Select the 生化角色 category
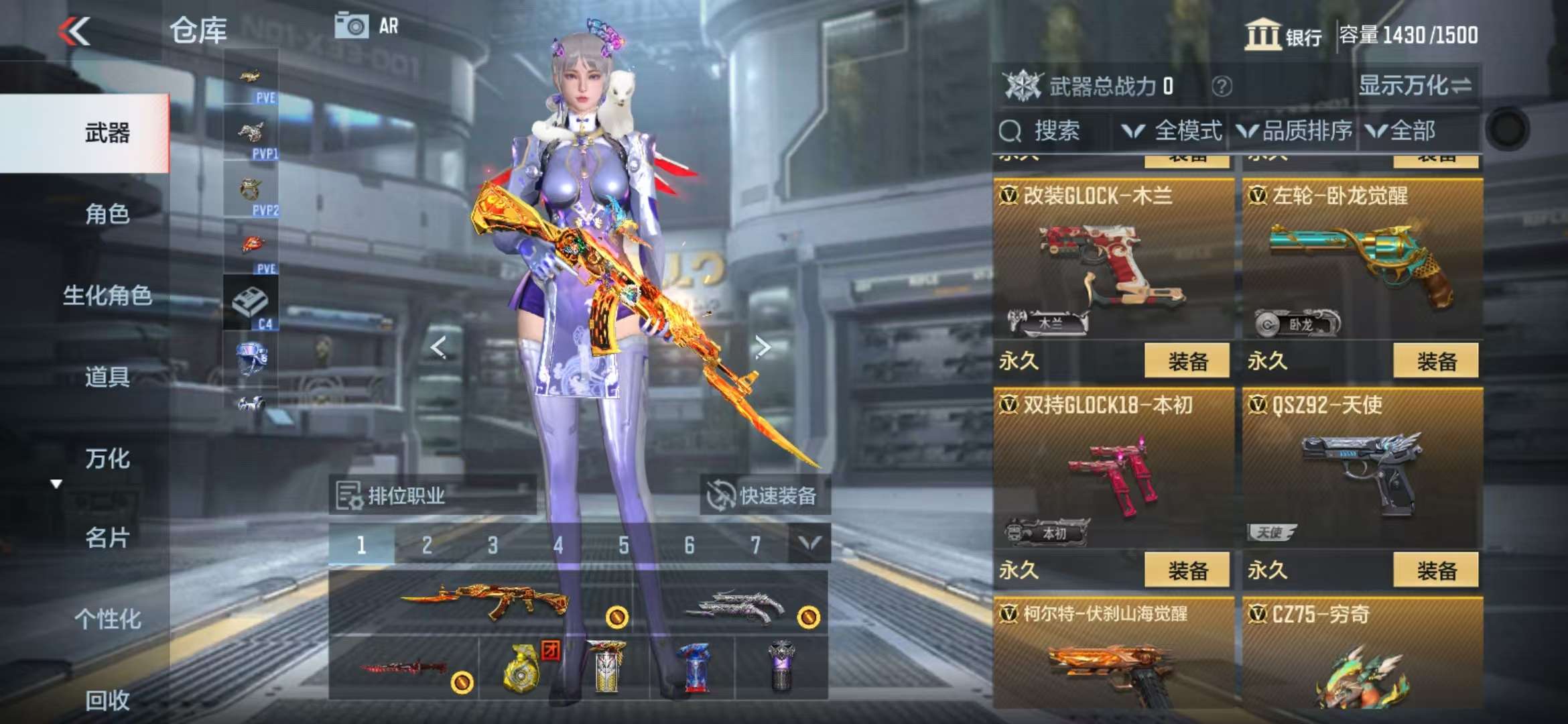Viewport: 1568px width, 724px height. click(107, 296)
